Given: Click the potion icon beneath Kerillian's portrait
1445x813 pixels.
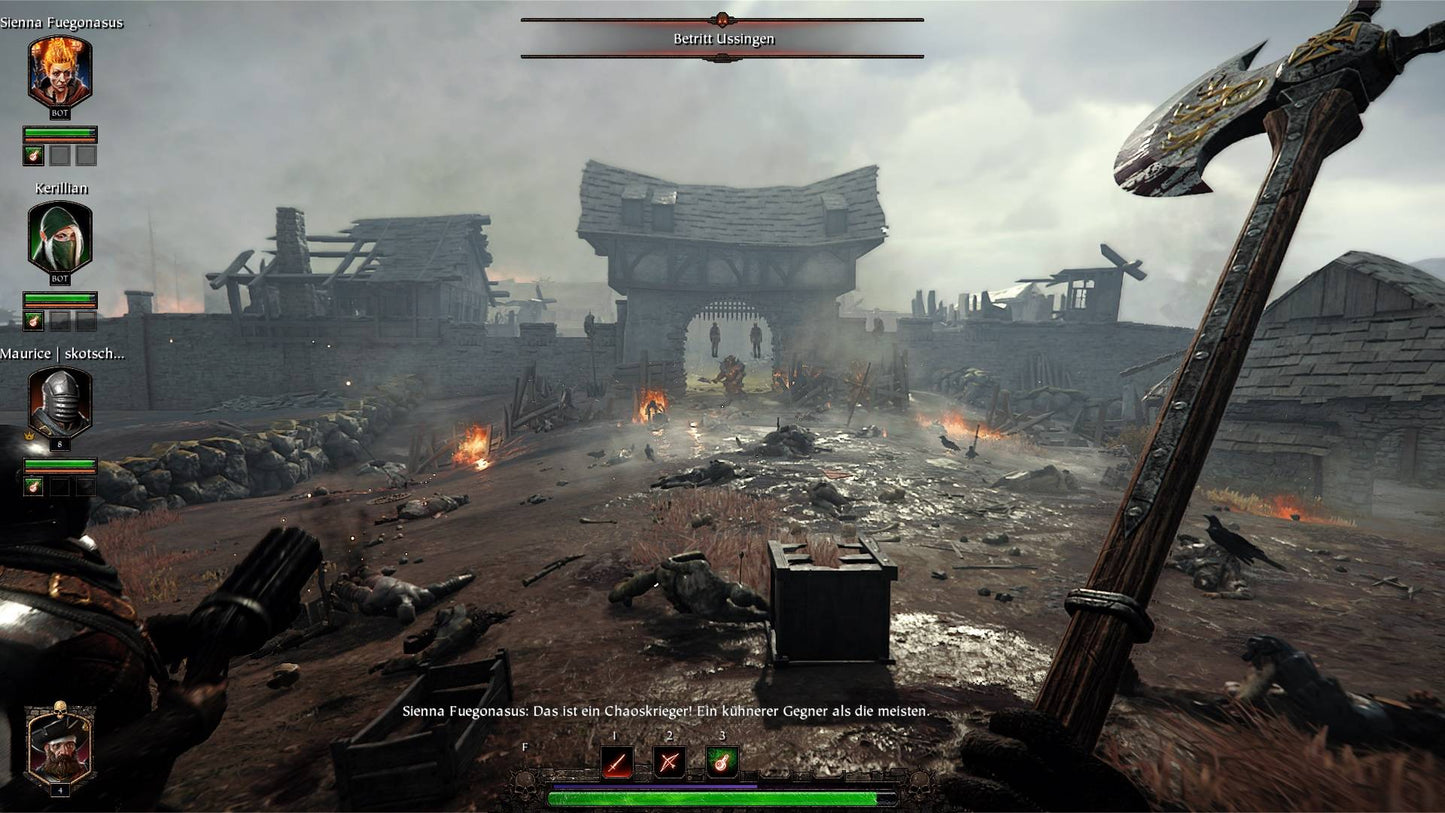Looking at the screenshot, I should (33, 320).
